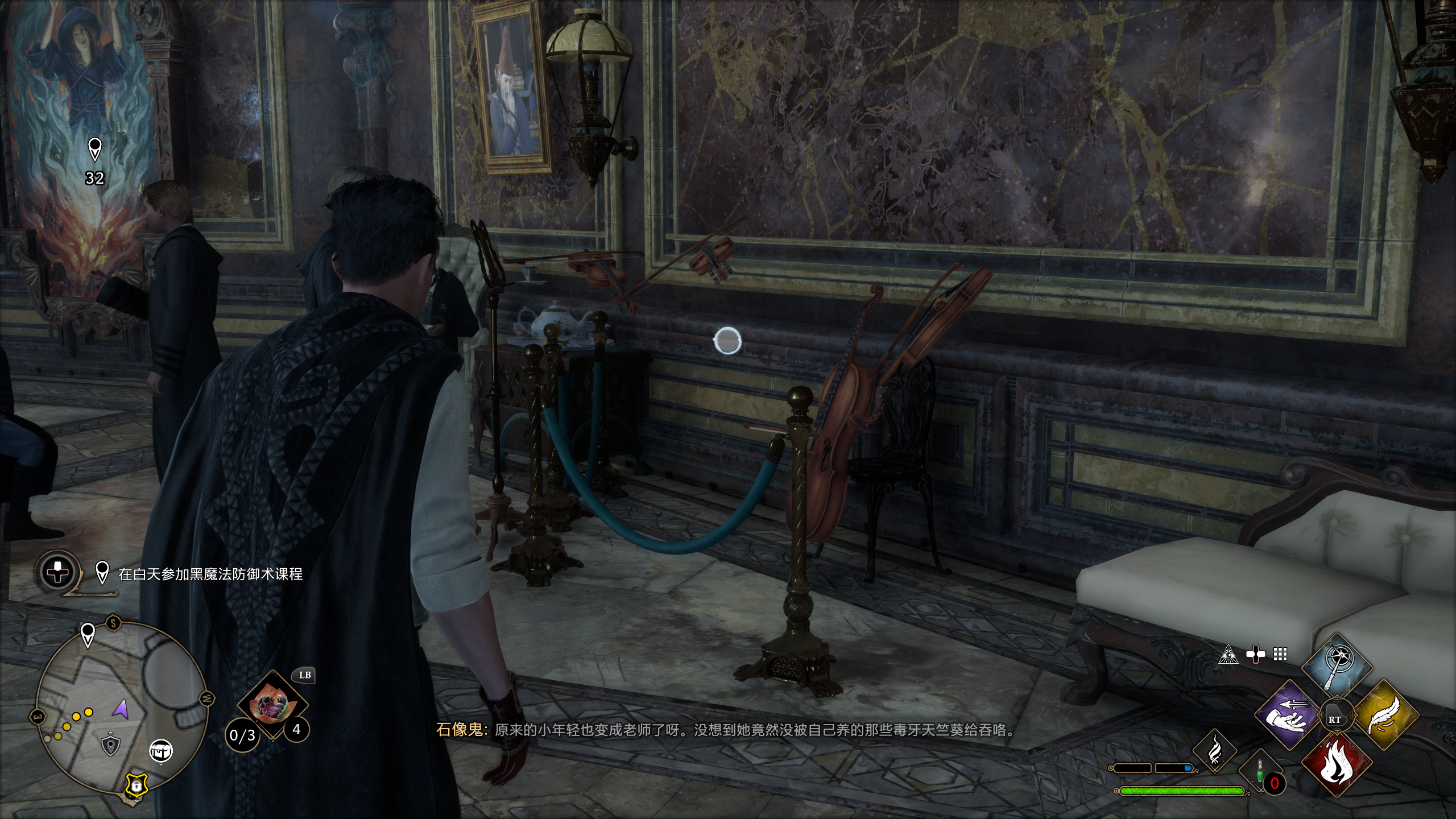Click the quest waypoint marker labeled 32
Viewport: 1456px width, 819px height.
[95, 150]
